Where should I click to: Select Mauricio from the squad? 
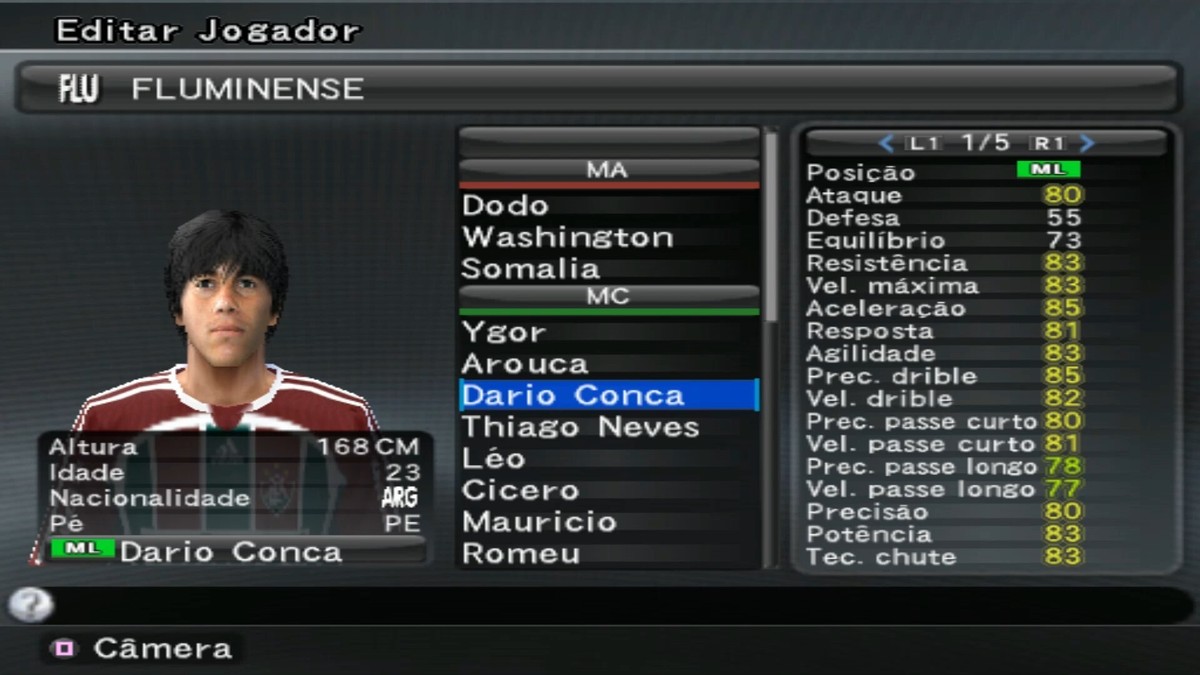pyautogui.click(x=539, y=522)
